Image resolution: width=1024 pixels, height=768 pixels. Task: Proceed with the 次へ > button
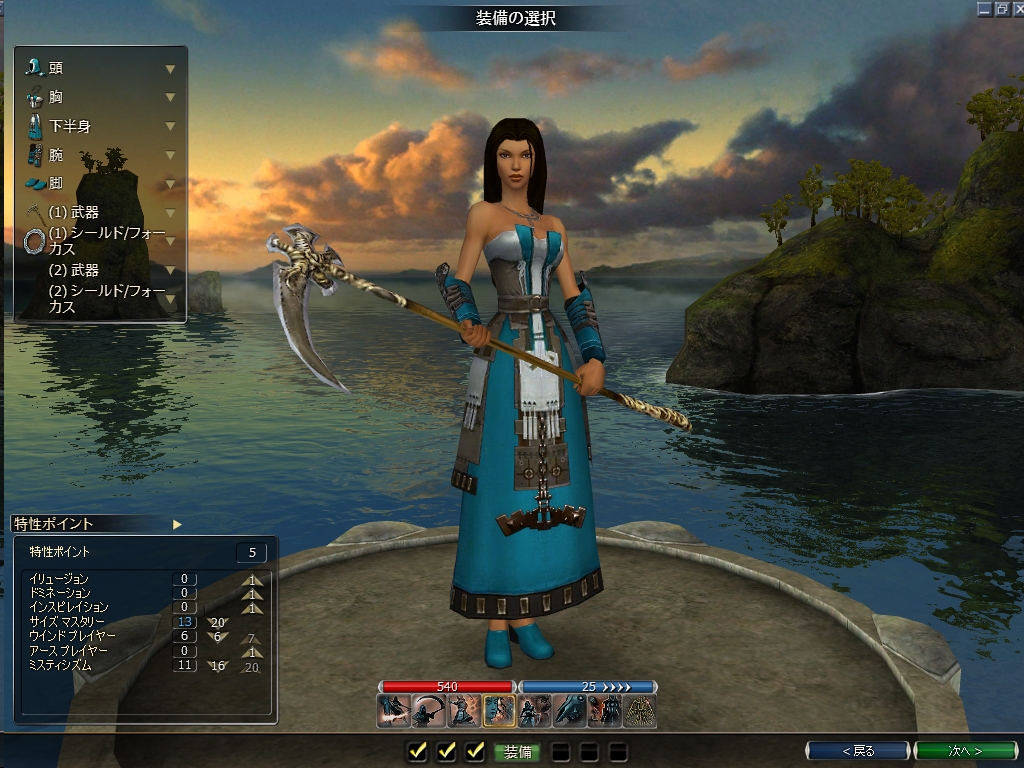(964, 750)
